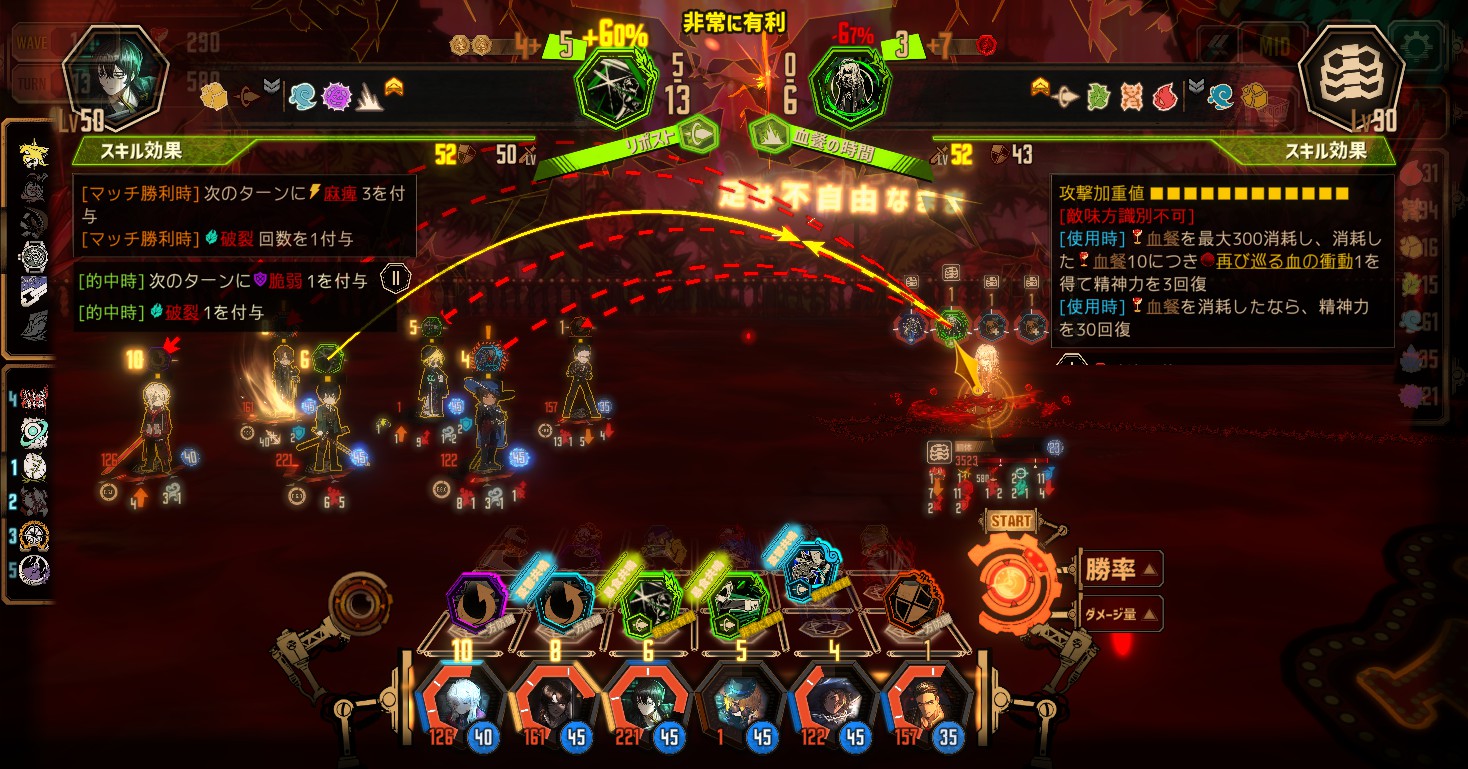
Task: Toggle the MID battle speed button
Action: coord(1273,47)
